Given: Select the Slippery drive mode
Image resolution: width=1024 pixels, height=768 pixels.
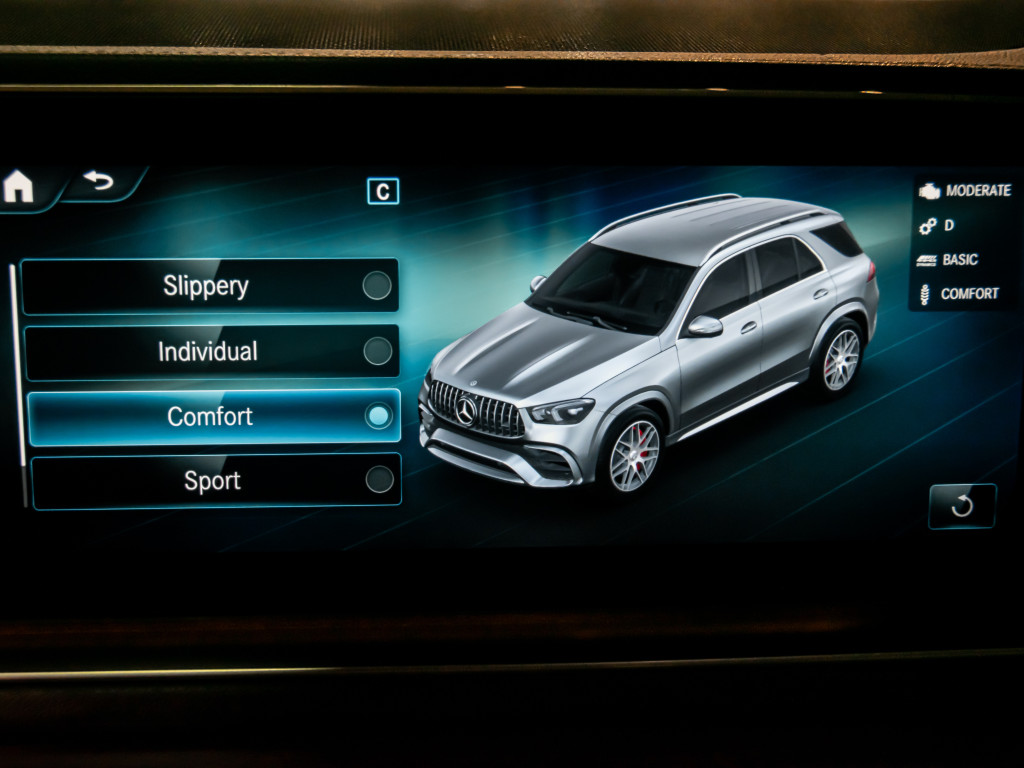Looking at the screenshot, I should pos(210,286).
